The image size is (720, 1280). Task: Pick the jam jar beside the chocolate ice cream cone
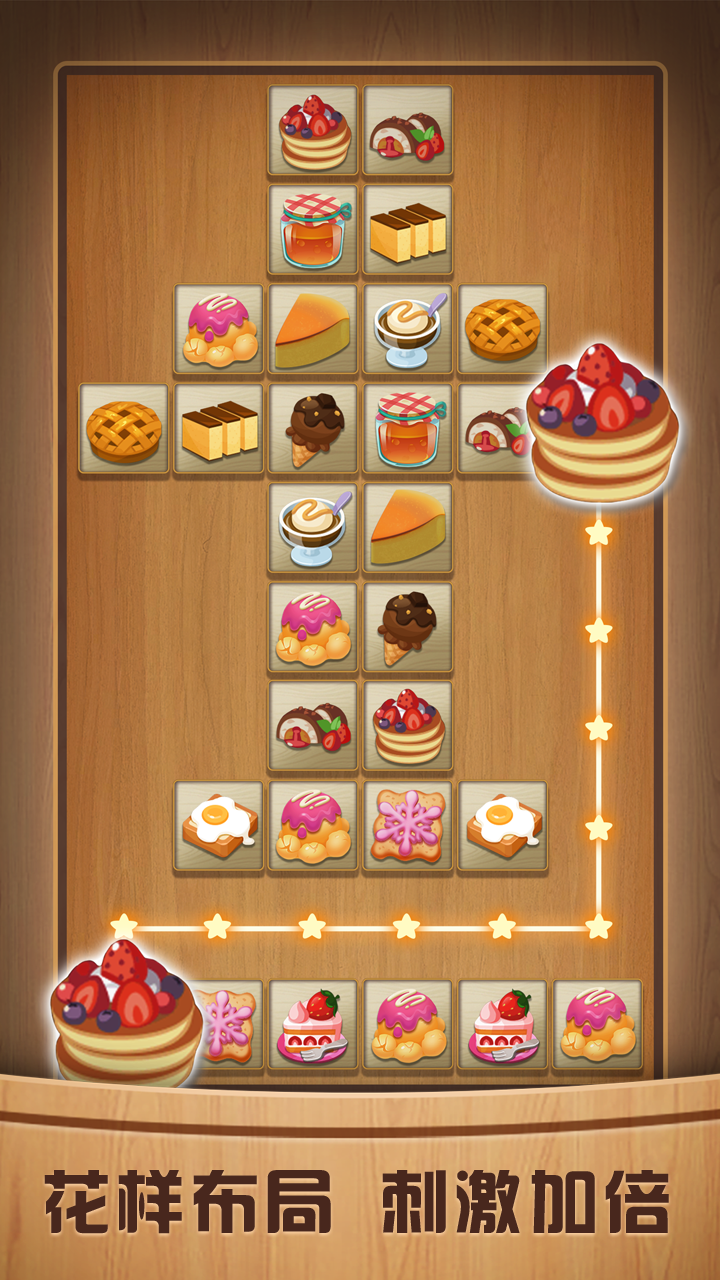point(407,429)
